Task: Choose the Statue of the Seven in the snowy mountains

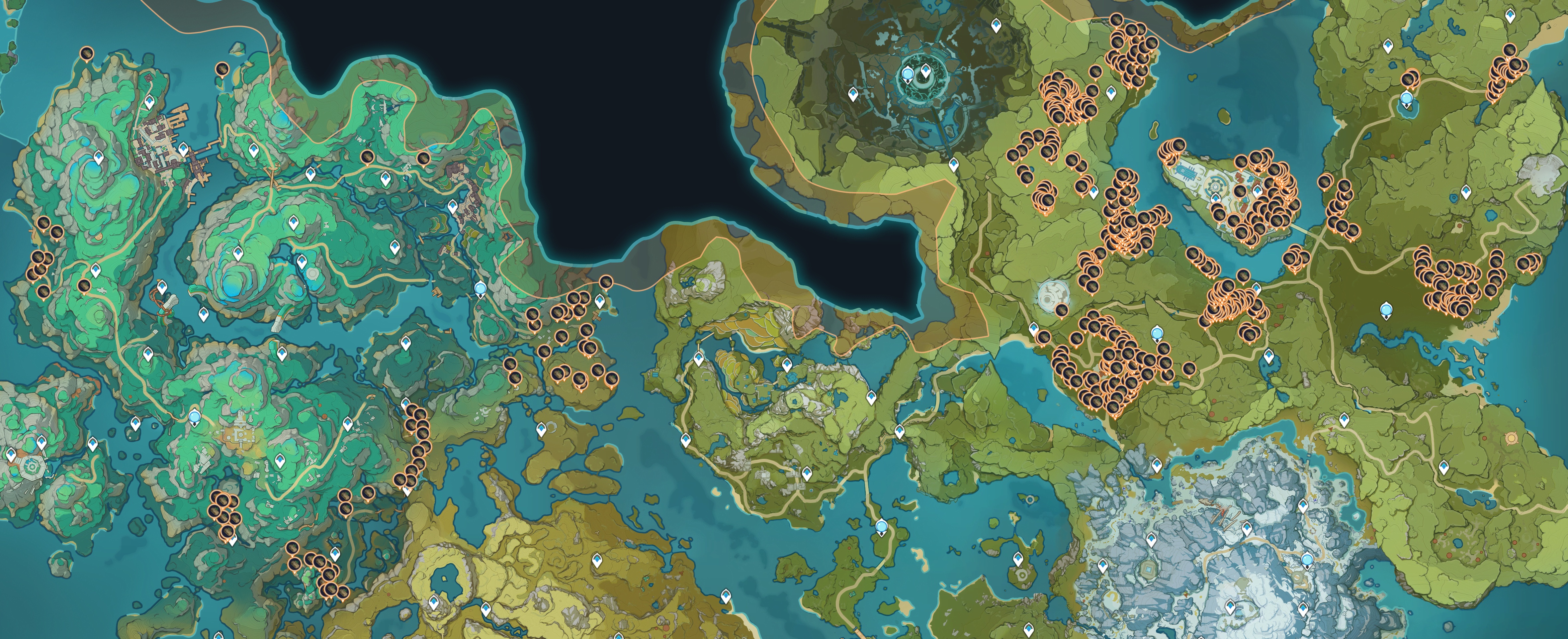Action: coord(1307,561)
